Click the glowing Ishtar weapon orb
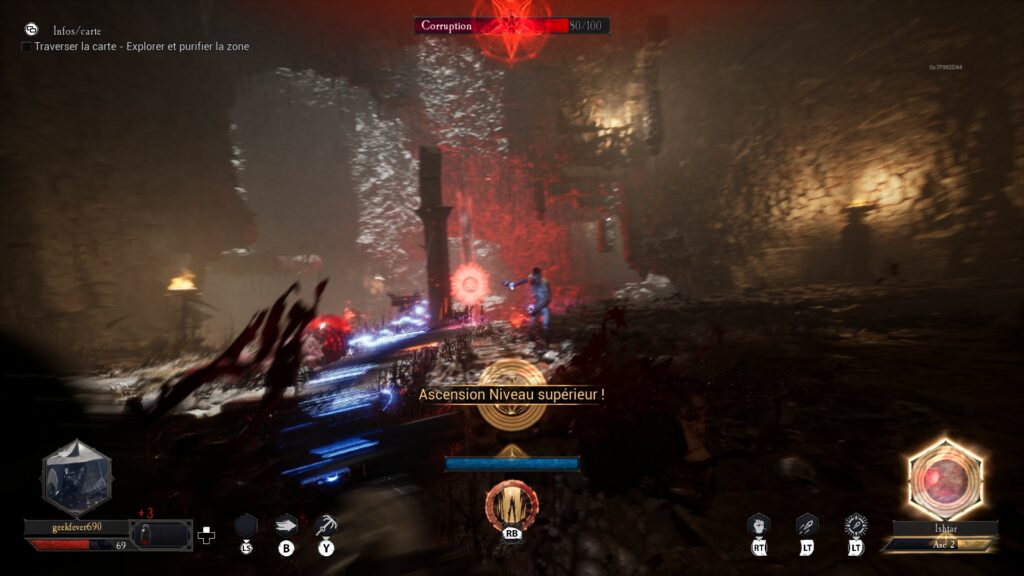Image resolution: width=1024 pixels, height=576 pixels. pos(944,480)
